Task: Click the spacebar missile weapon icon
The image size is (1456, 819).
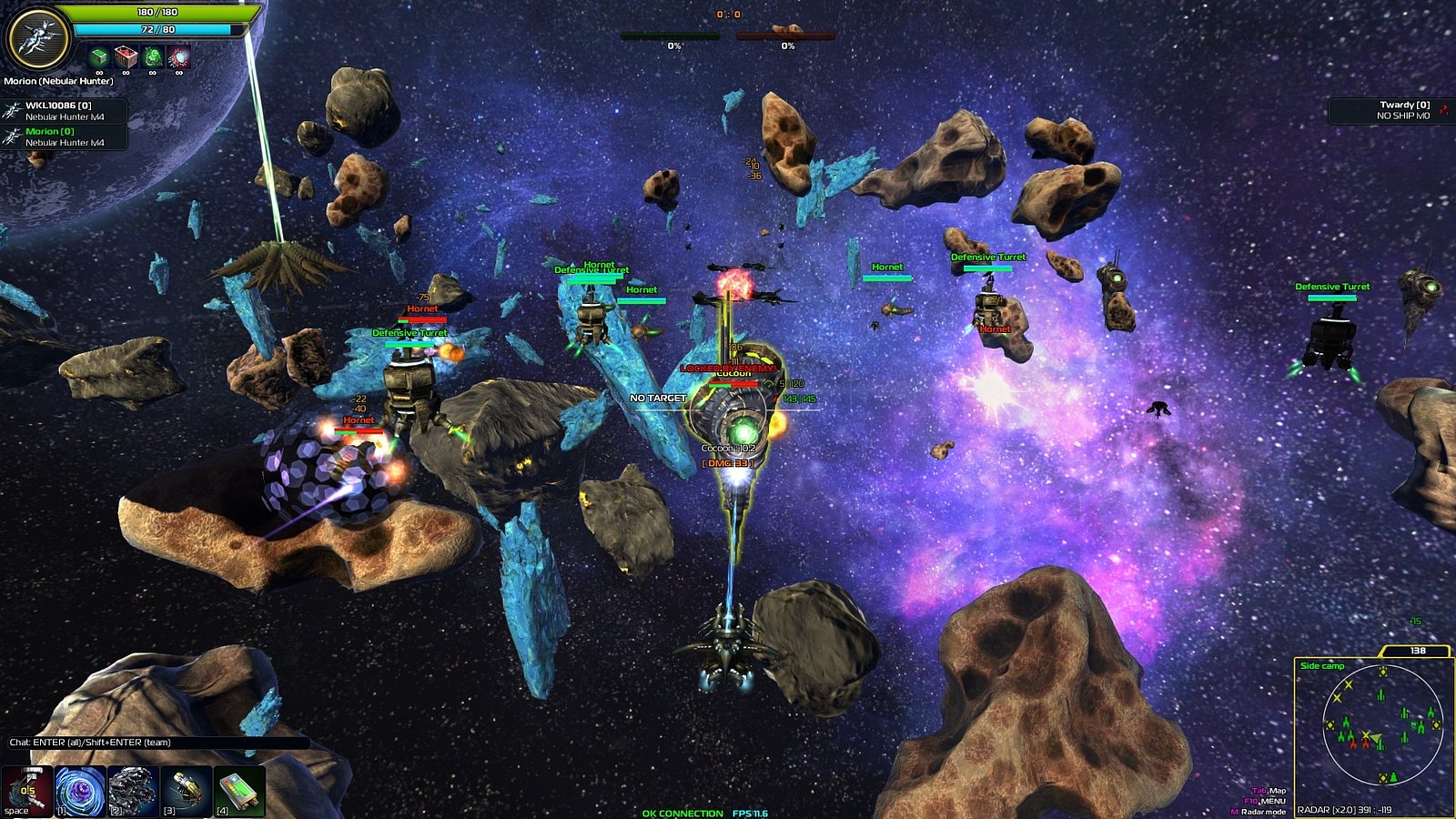Action: [25, 792]
